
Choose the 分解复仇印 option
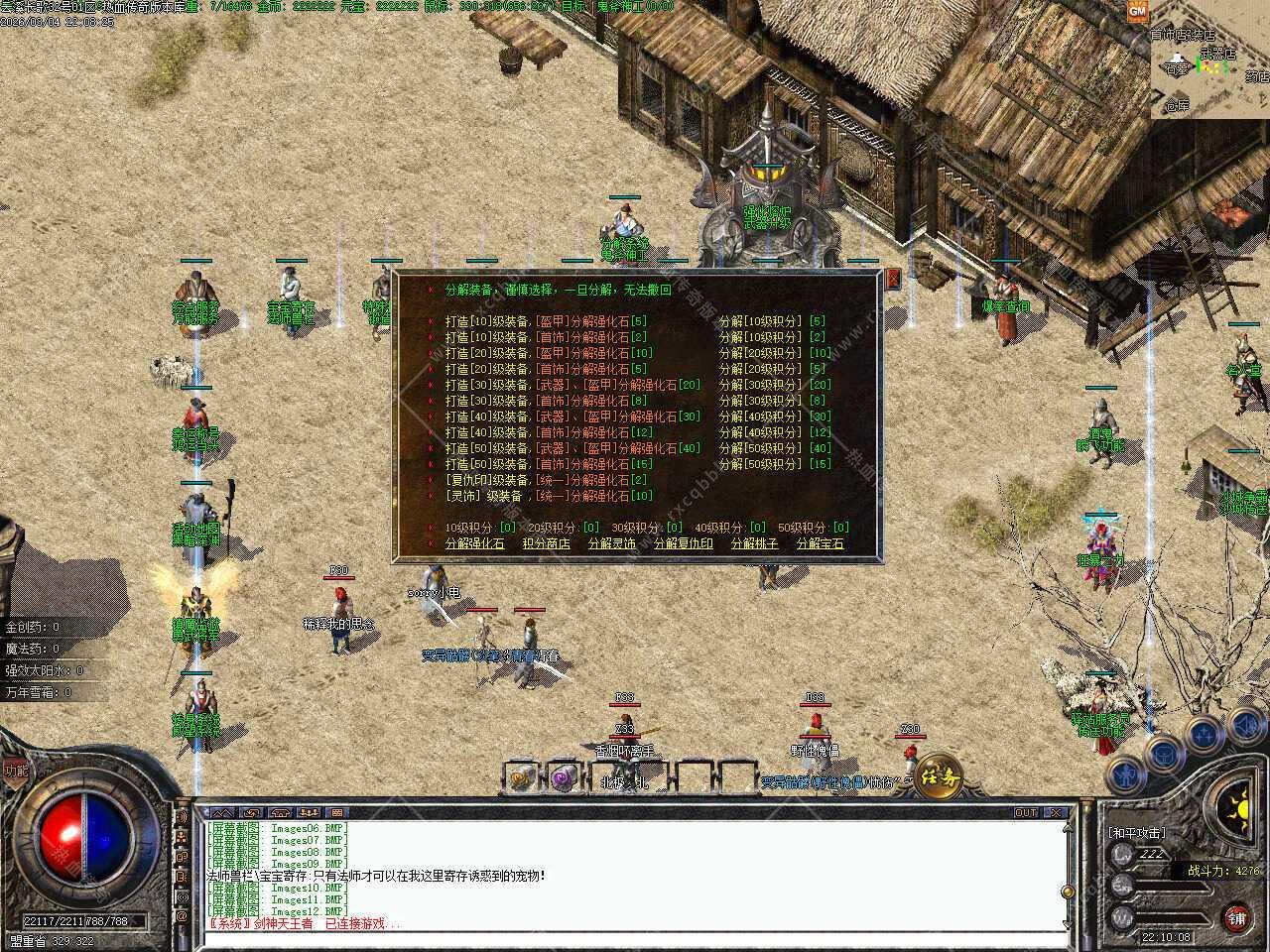point(683,543)
